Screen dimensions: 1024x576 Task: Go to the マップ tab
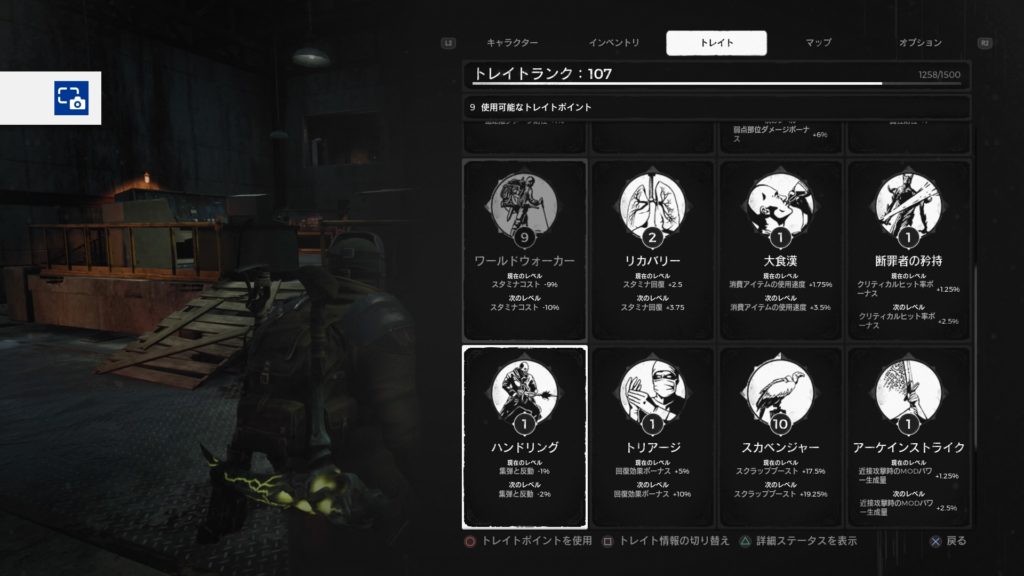[818, 43]
